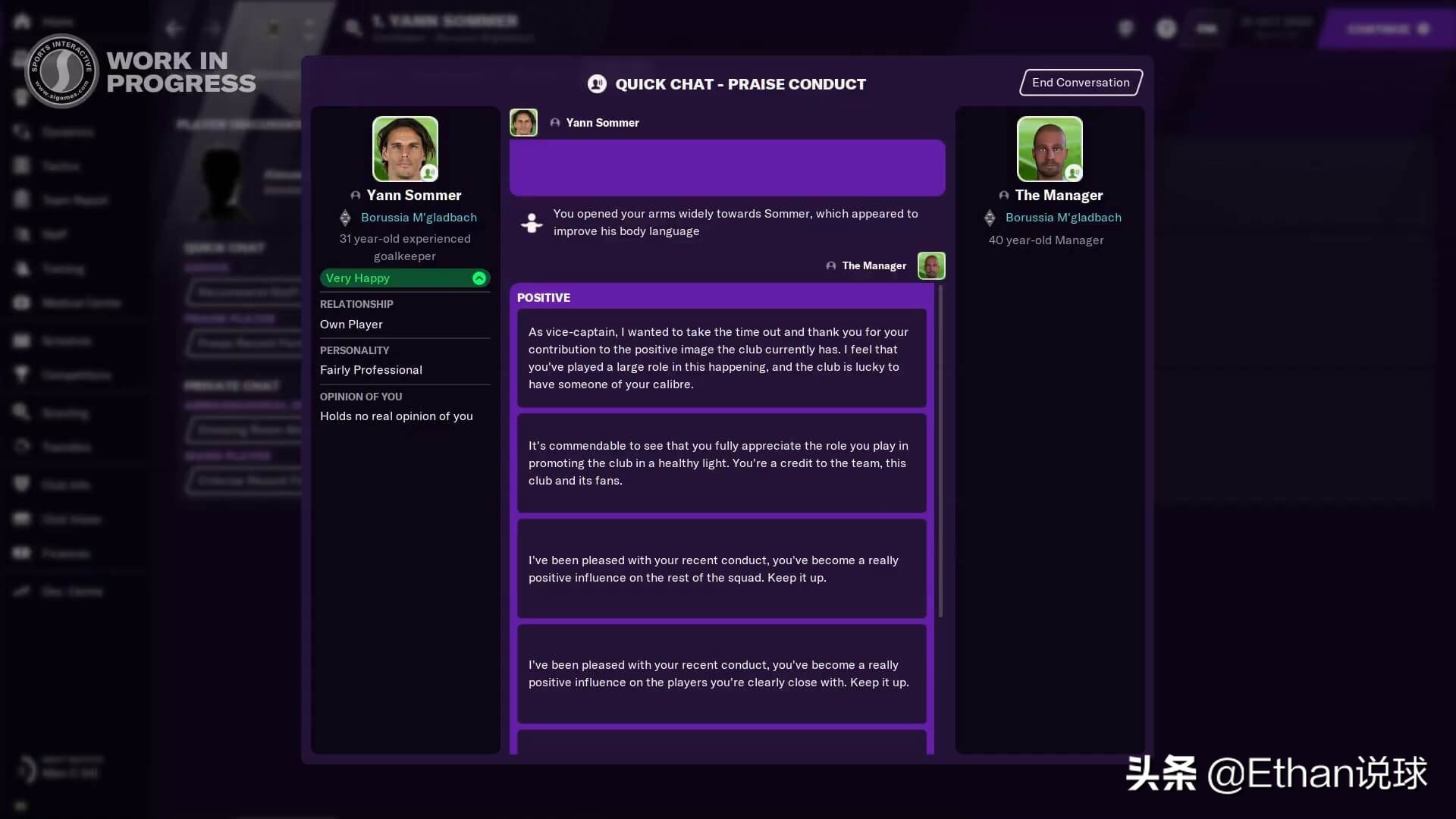This screenshot has height=819, width=1456.
Task: Open the Scouting section
Action: (x=64, y=413)
